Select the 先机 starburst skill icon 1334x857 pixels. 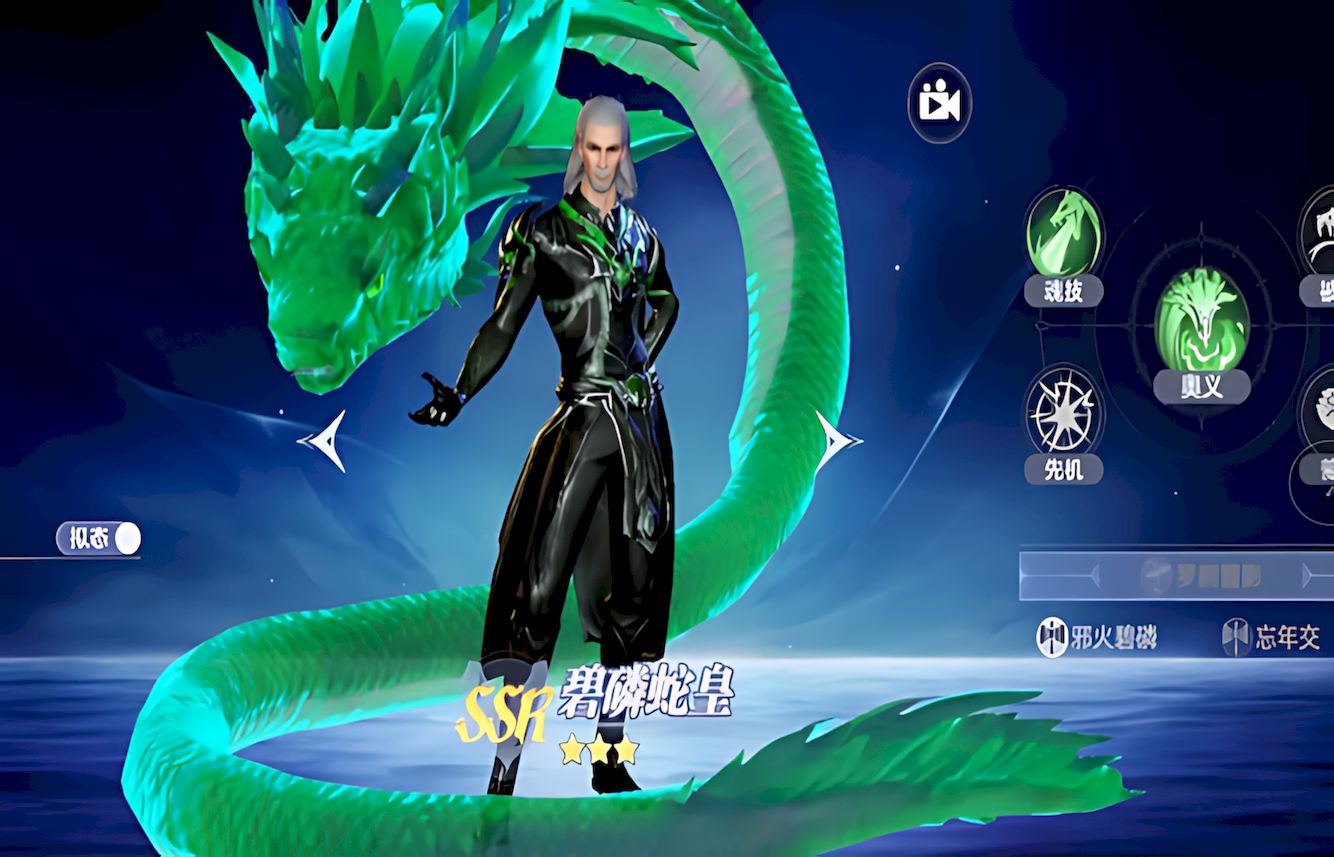[x=1064, y=414]
